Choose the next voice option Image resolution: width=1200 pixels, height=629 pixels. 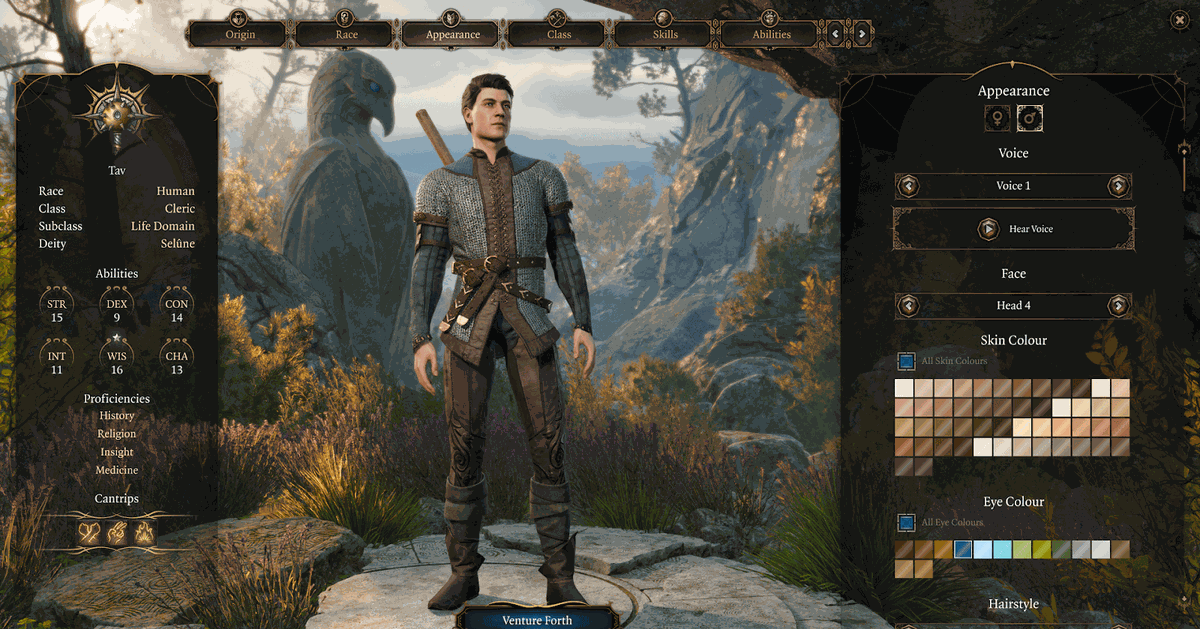pyautogui.click(x=1118, y=186)
